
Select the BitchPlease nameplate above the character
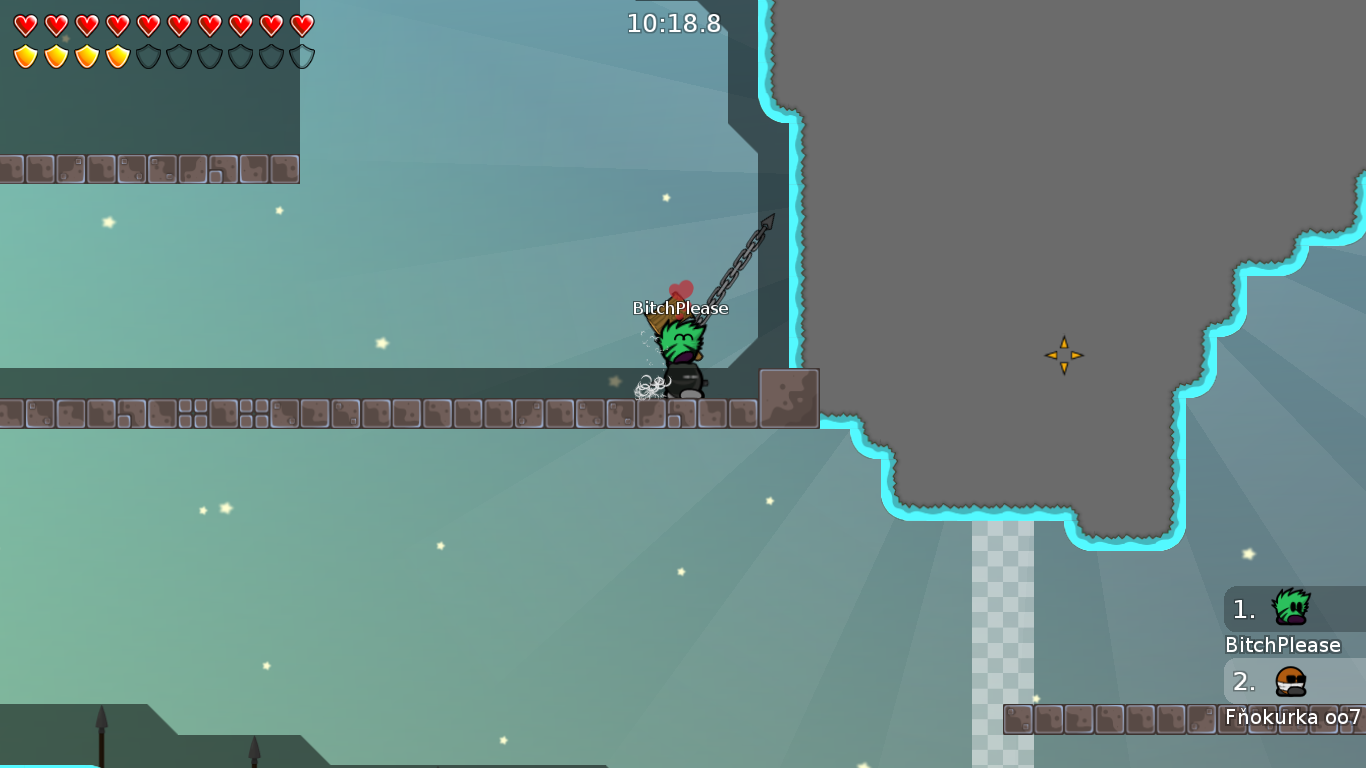coord(680,308)
